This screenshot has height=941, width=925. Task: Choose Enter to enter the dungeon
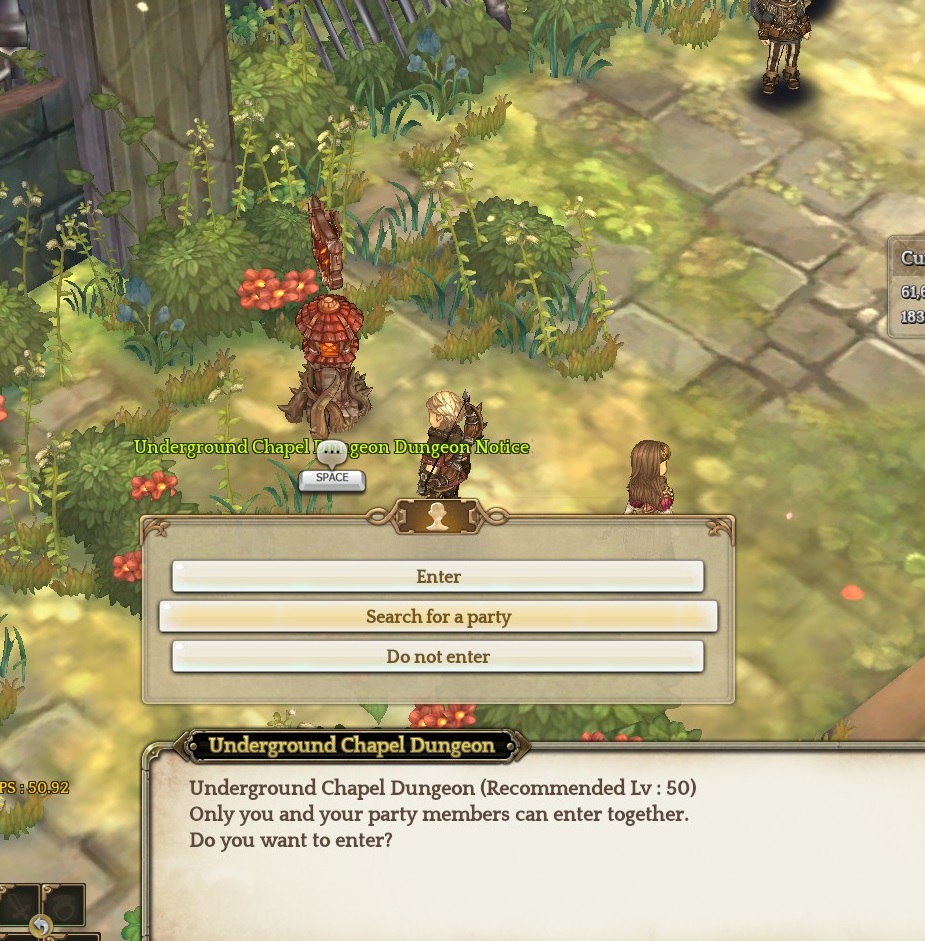438,577
